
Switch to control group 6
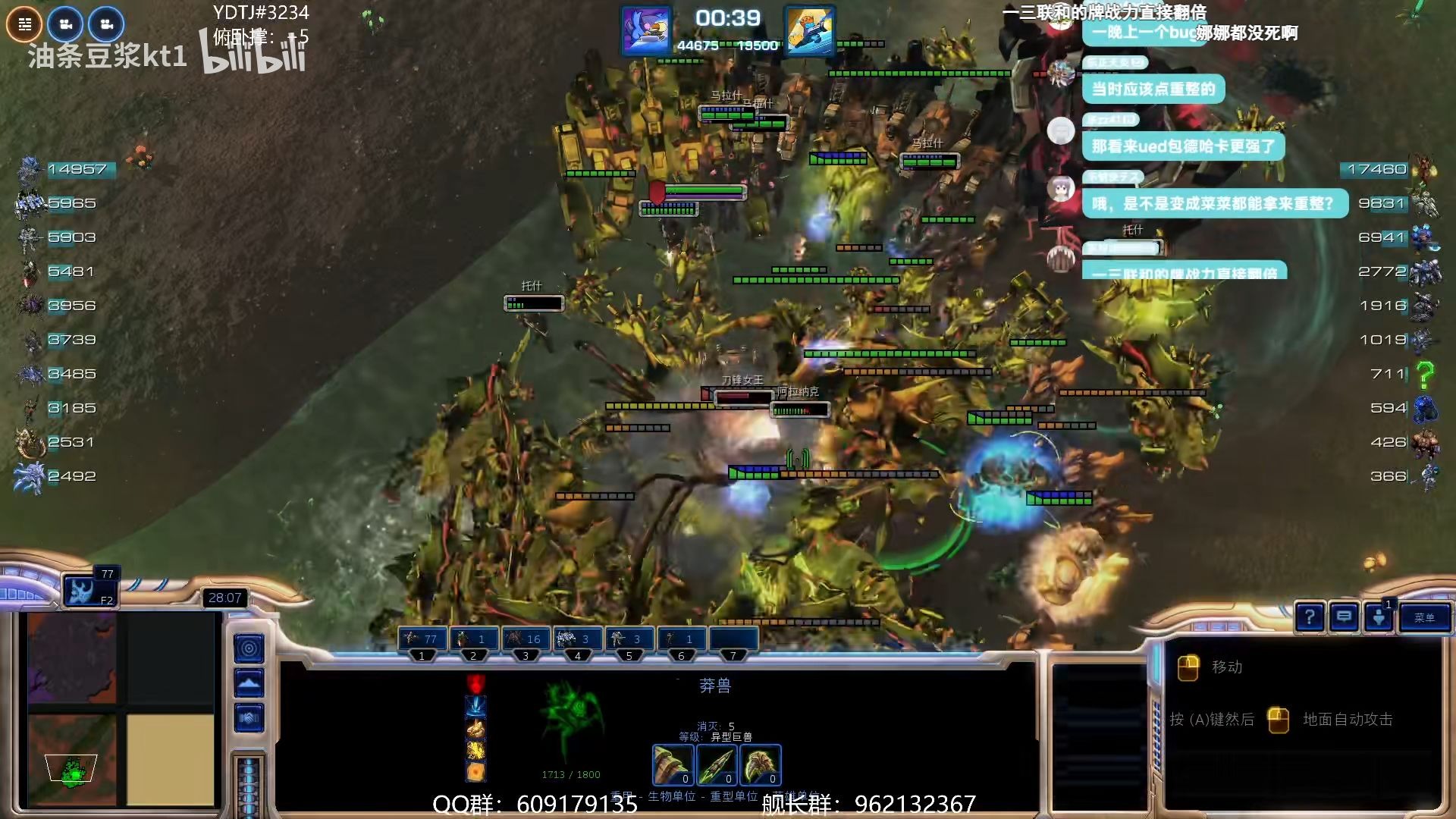[681, 639]
